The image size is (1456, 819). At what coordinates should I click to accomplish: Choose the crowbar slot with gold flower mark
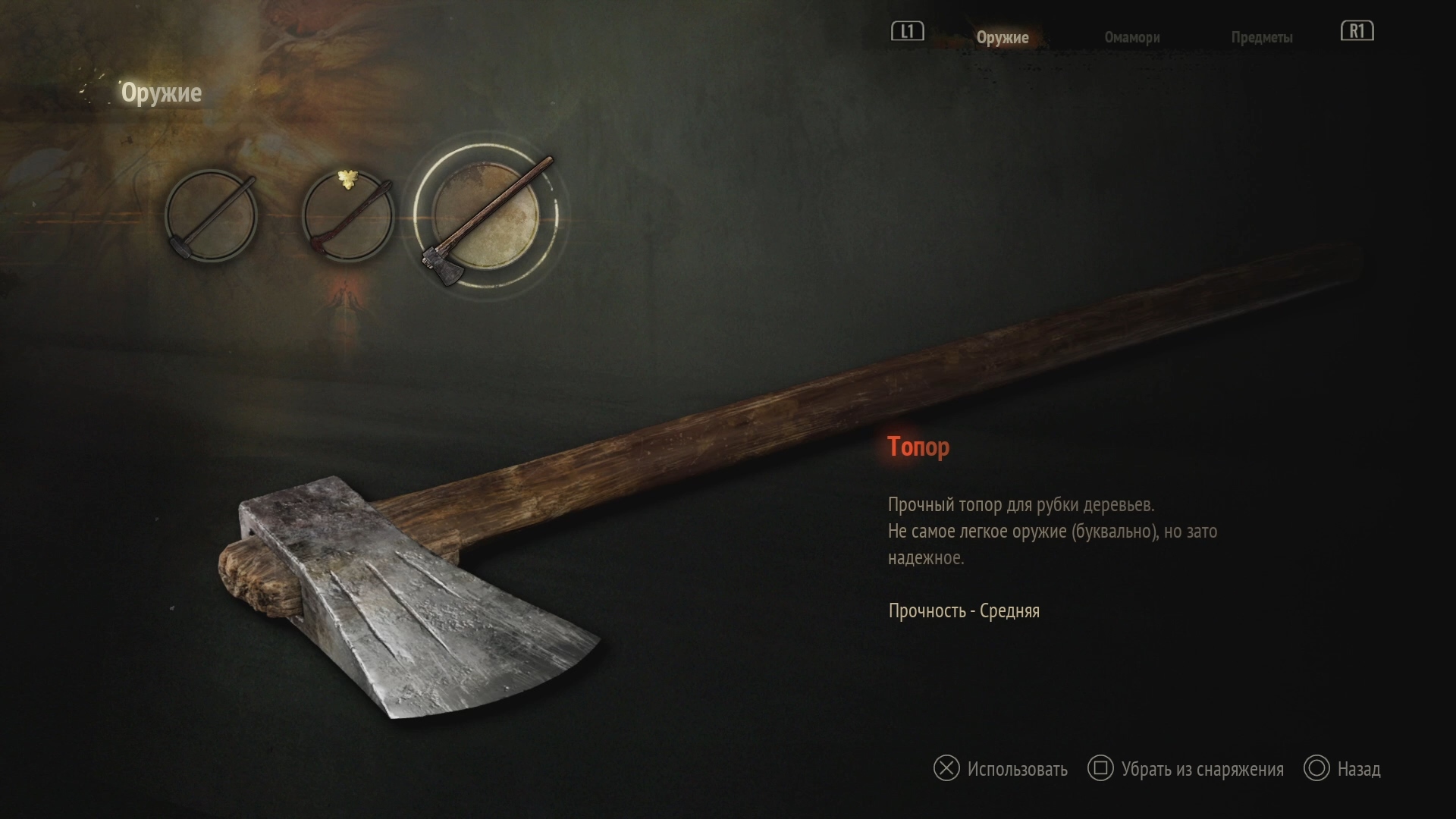click(x=348, y=216)
